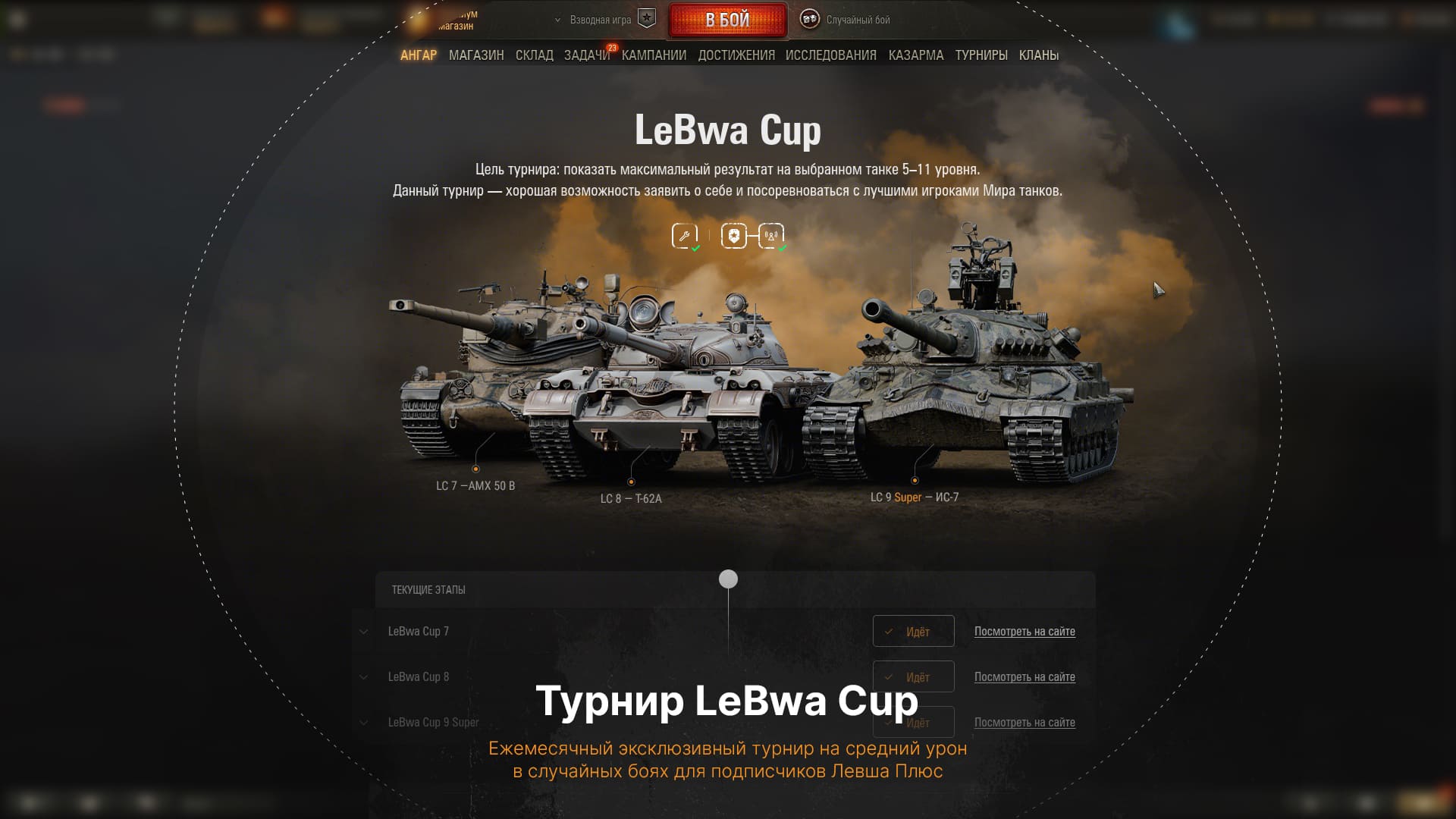Expand the LeBwa Cup 8 row
Image resolution: width=1456 pixels, height=819 pixels.
pos(364,677)
